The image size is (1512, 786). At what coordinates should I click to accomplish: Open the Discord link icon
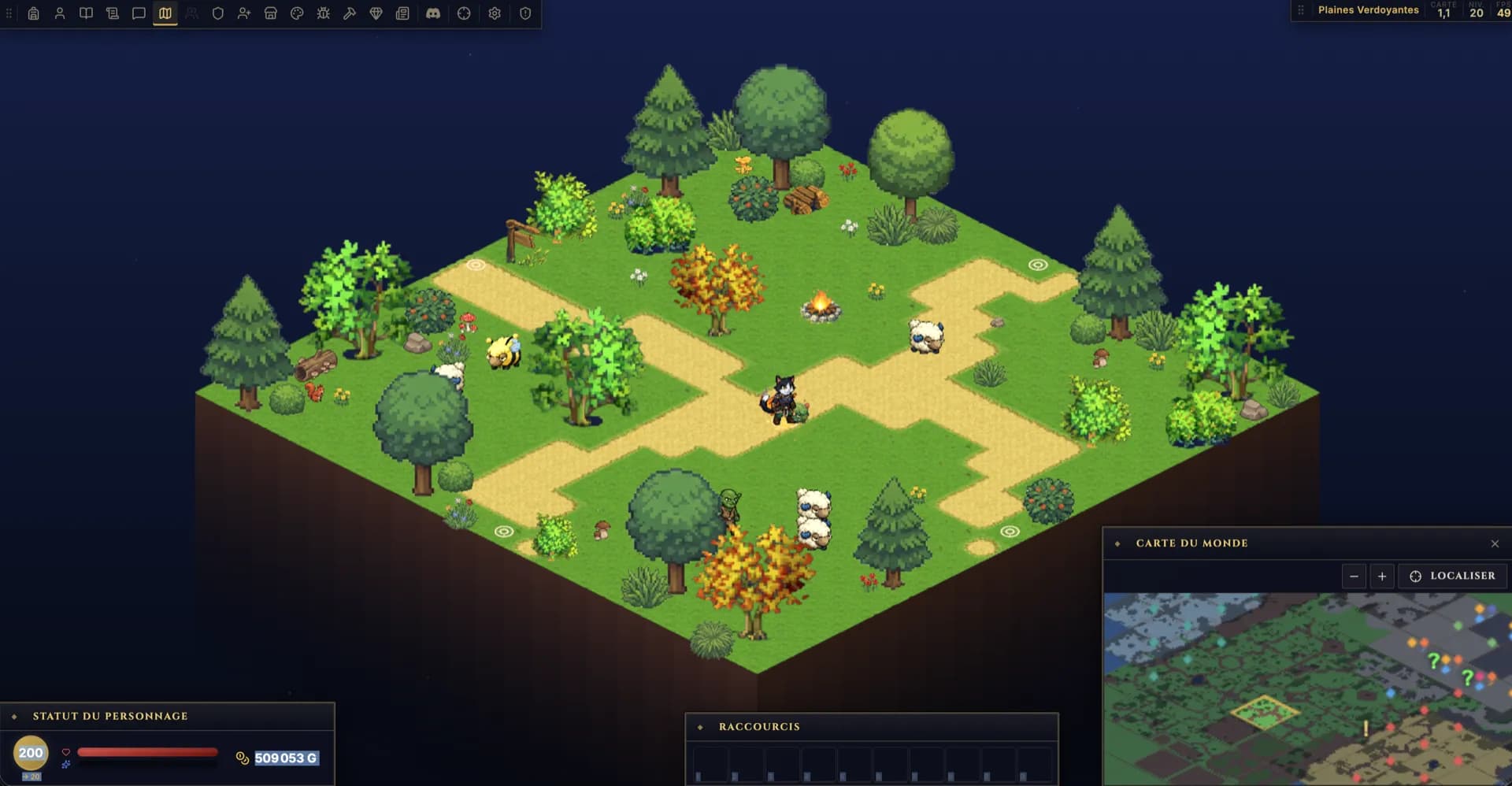click(x=433, y=13)
